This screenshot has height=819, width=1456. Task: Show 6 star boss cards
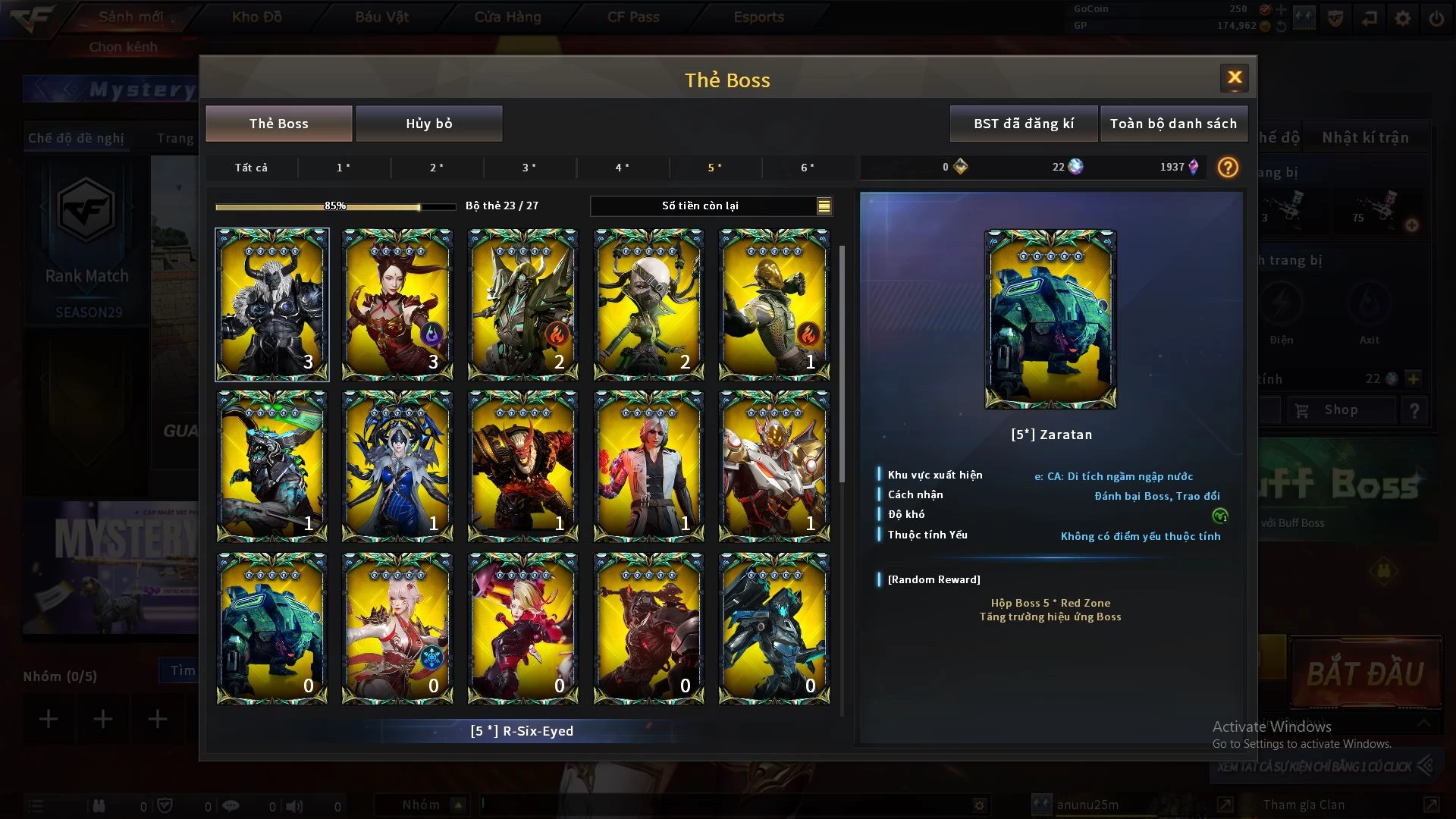coord(808,168)
